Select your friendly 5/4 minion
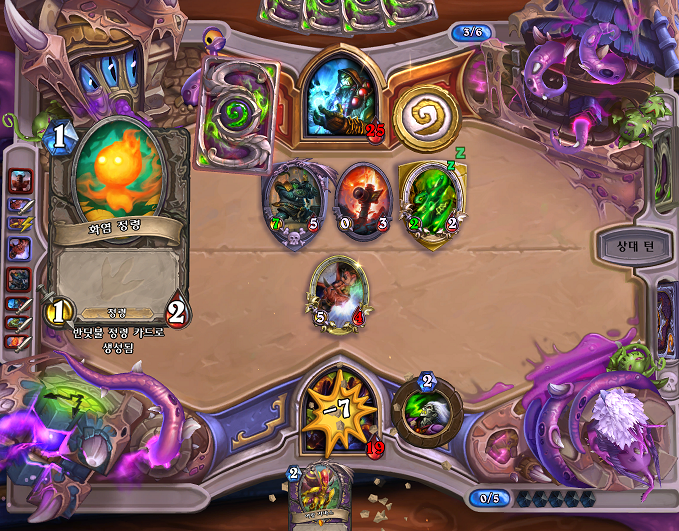Image resolution: width=679 pixels, height=531 pixels. 338,292
